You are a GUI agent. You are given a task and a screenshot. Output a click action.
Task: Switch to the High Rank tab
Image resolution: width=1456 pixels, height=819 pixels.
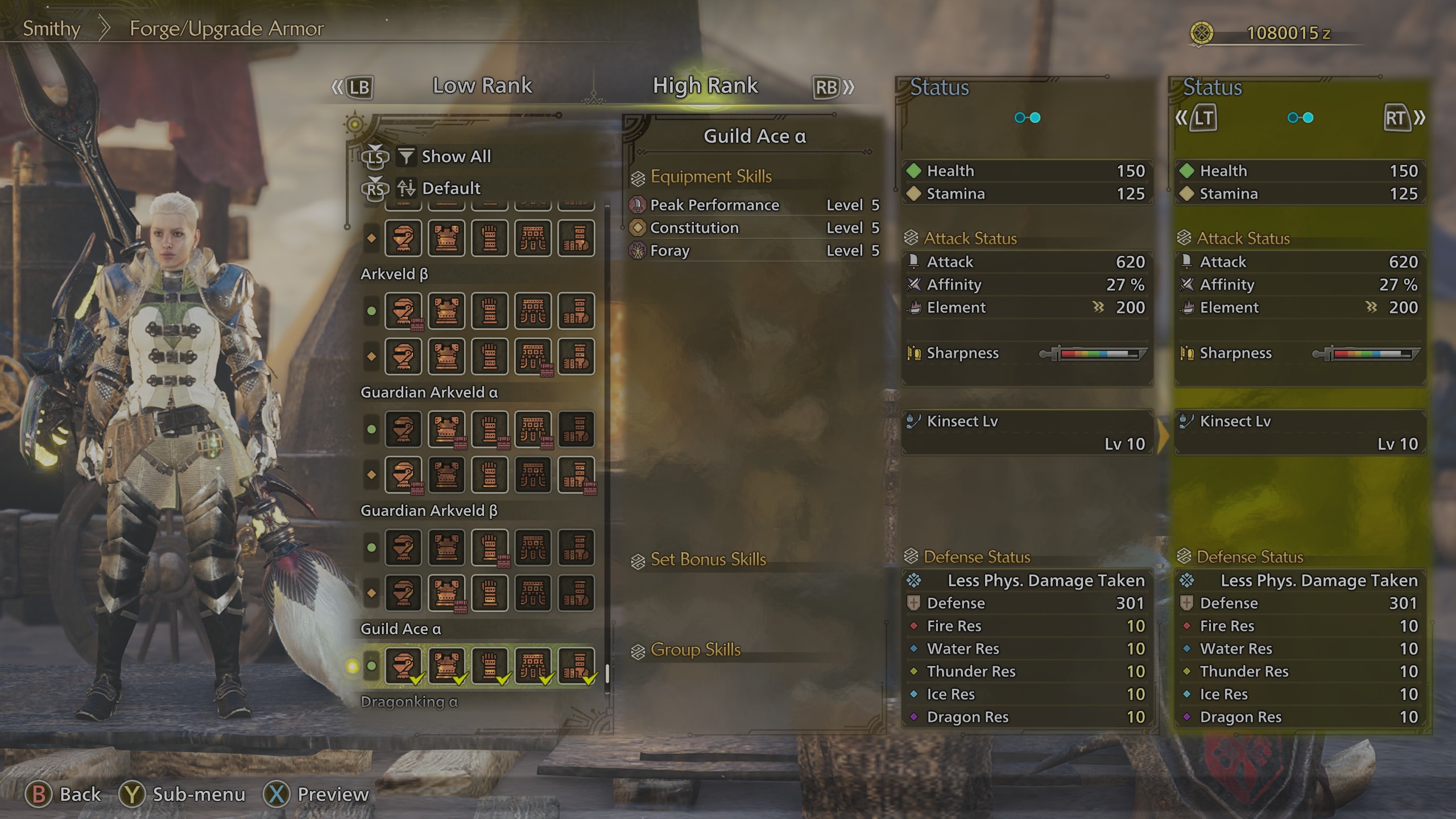click(x=705, y=85)
